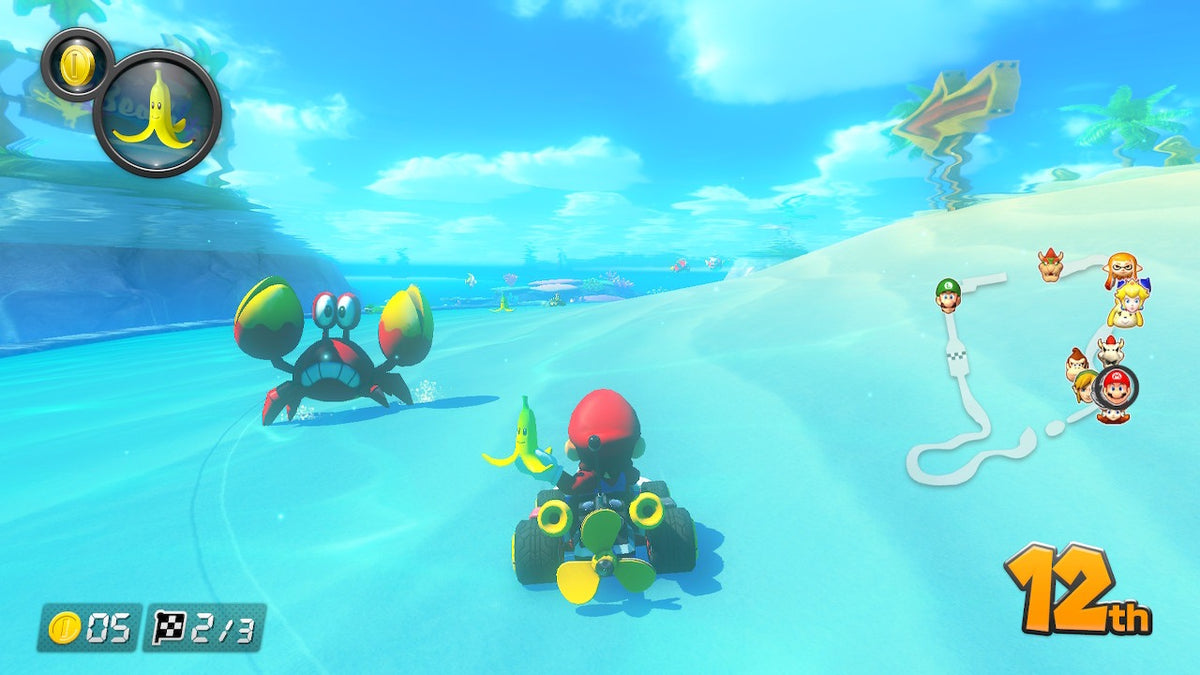Select the banana item slot

click(x=157, y=113)
